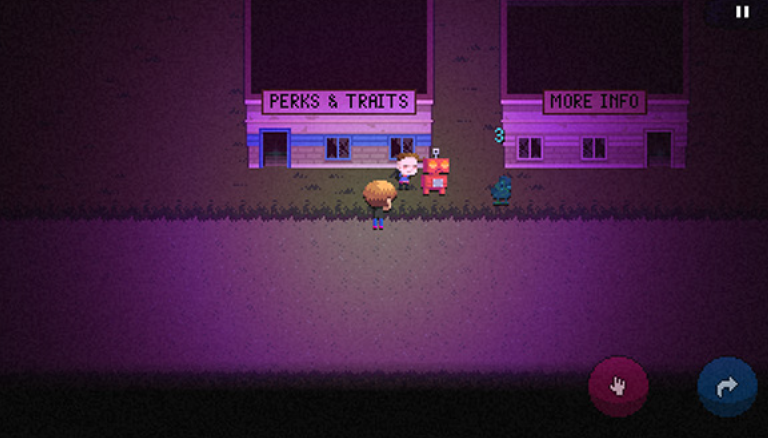Tap the blue arrow action button

727,386
